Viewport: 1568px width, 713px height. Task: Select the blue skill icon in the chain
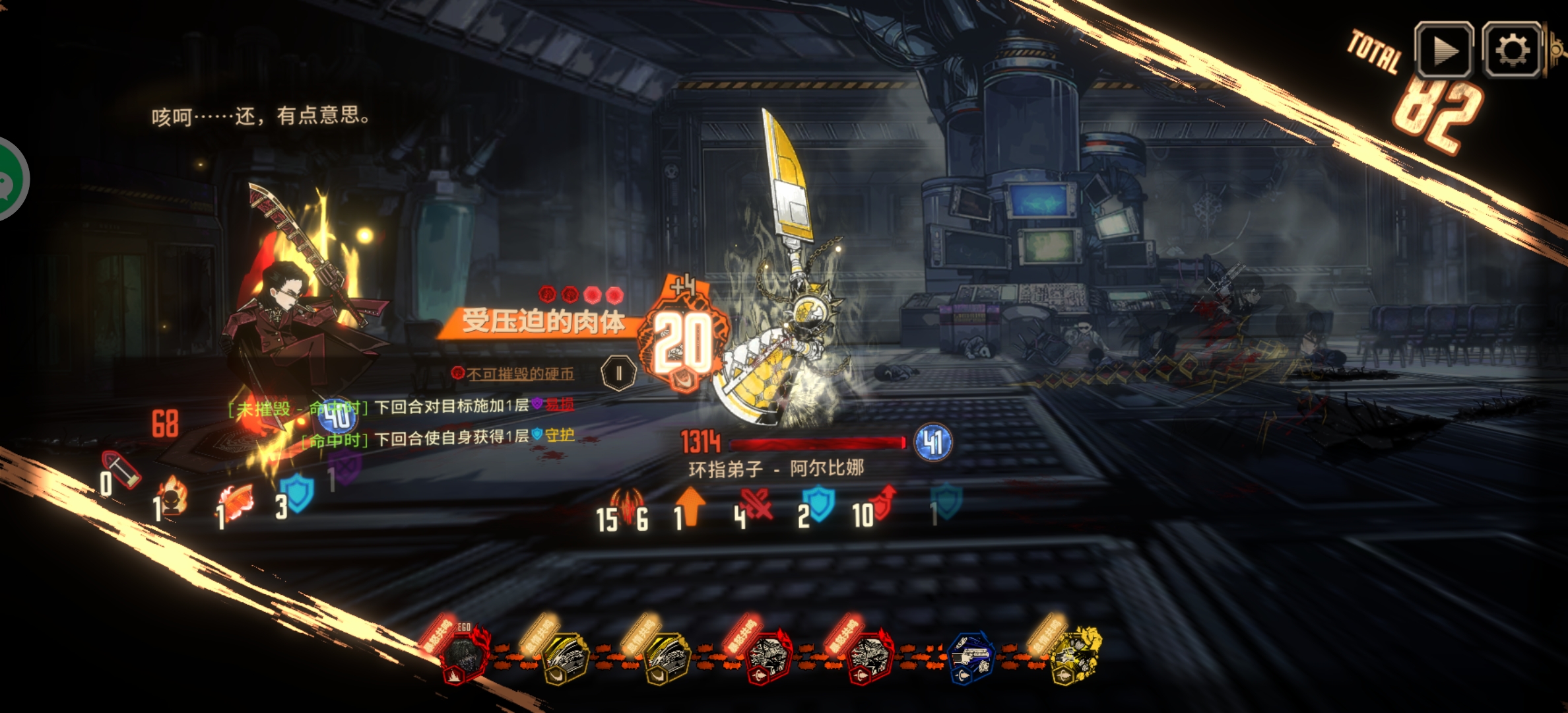[970, 658]
